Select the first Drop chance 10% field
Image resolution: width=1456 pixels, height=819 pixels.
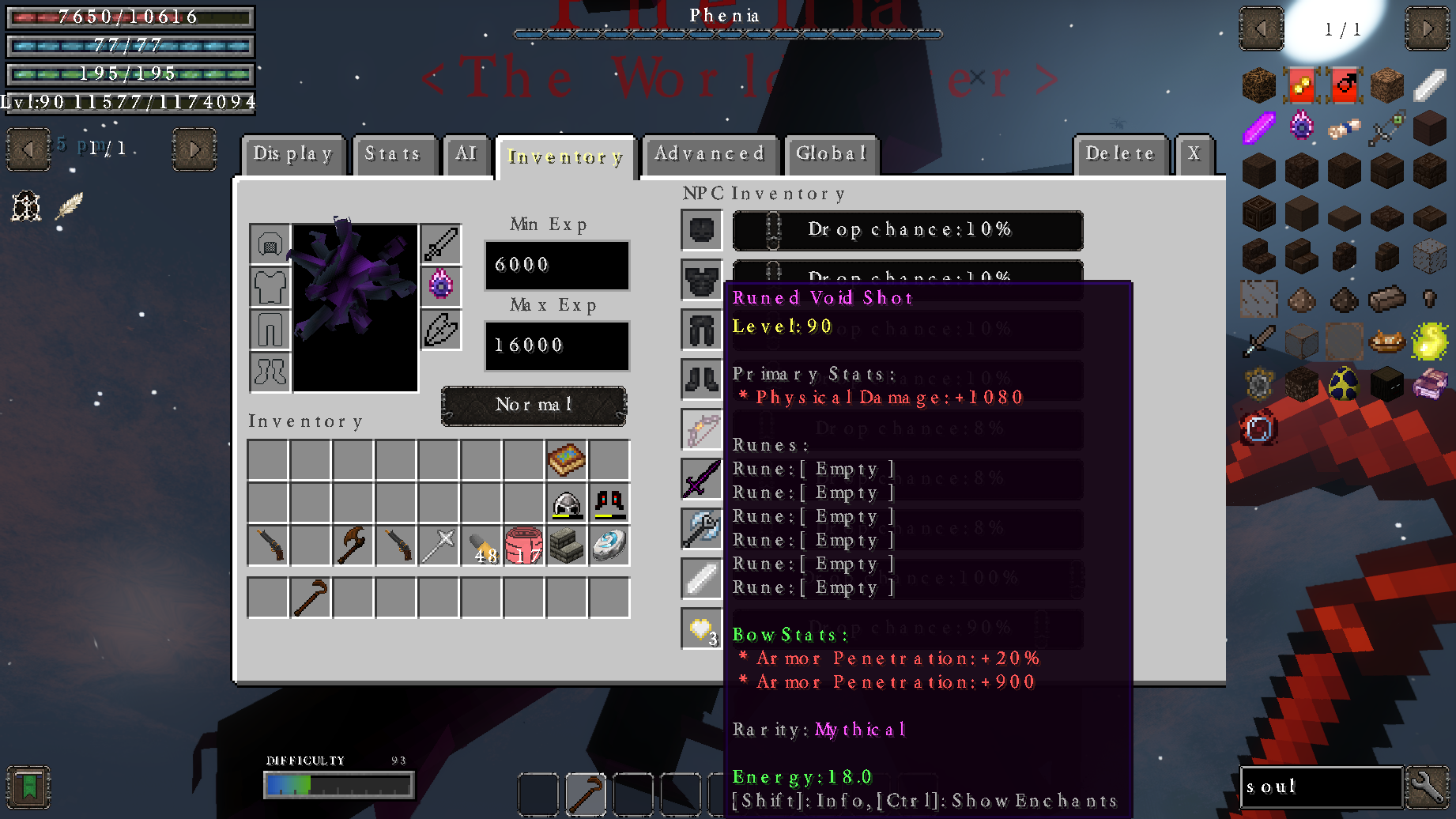click(907, 230)
